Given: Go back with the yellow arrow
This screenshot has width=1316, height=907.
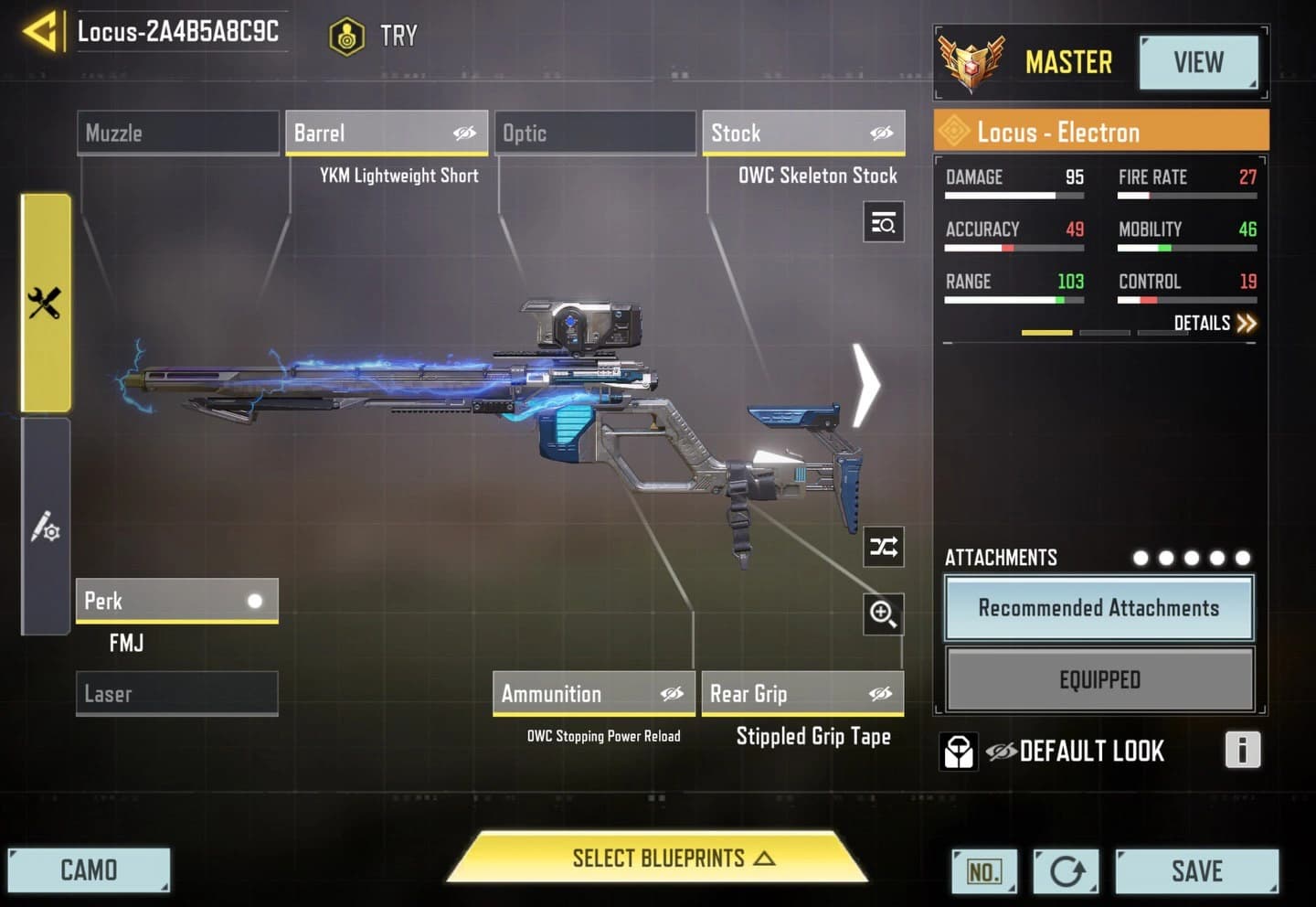Looking at the screenshot, I should (41, 33).
